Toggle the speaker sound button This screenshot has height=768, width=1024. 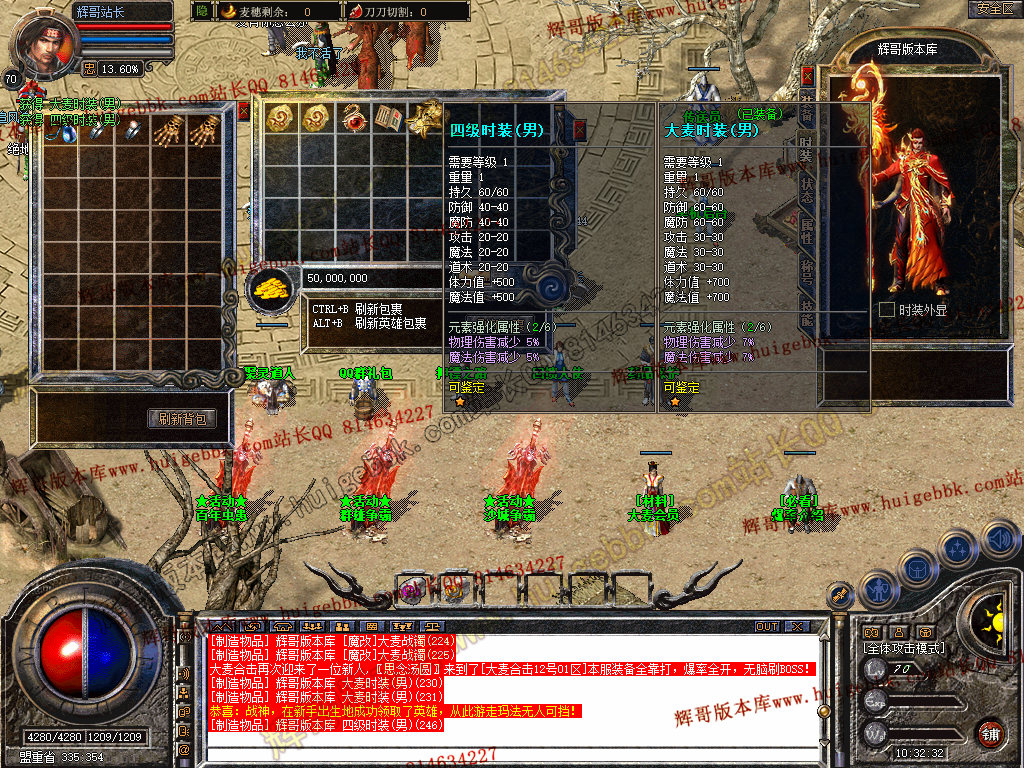(999, 540)
